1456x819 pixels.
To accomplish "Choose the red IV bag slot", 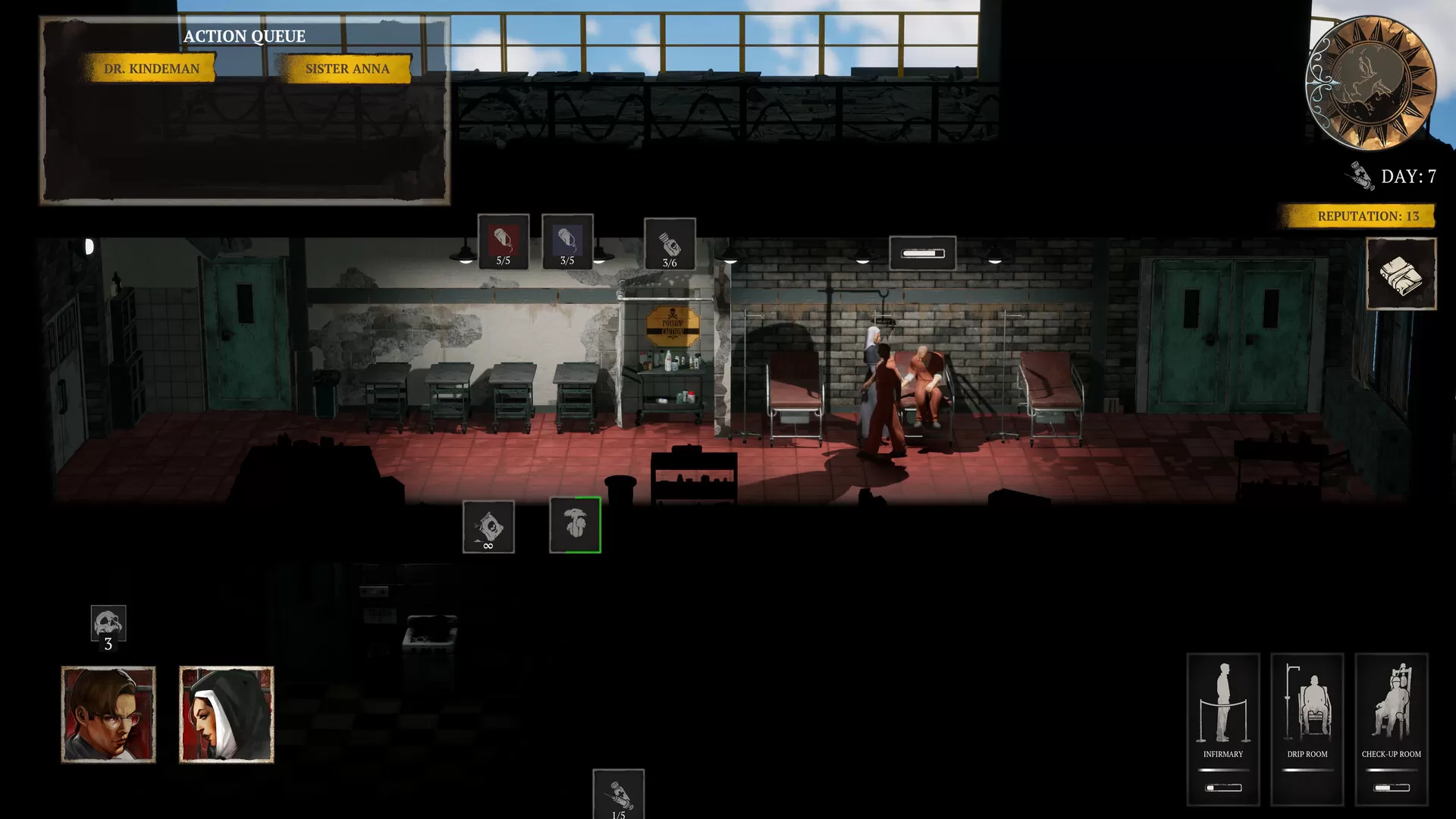I will 504,242.
